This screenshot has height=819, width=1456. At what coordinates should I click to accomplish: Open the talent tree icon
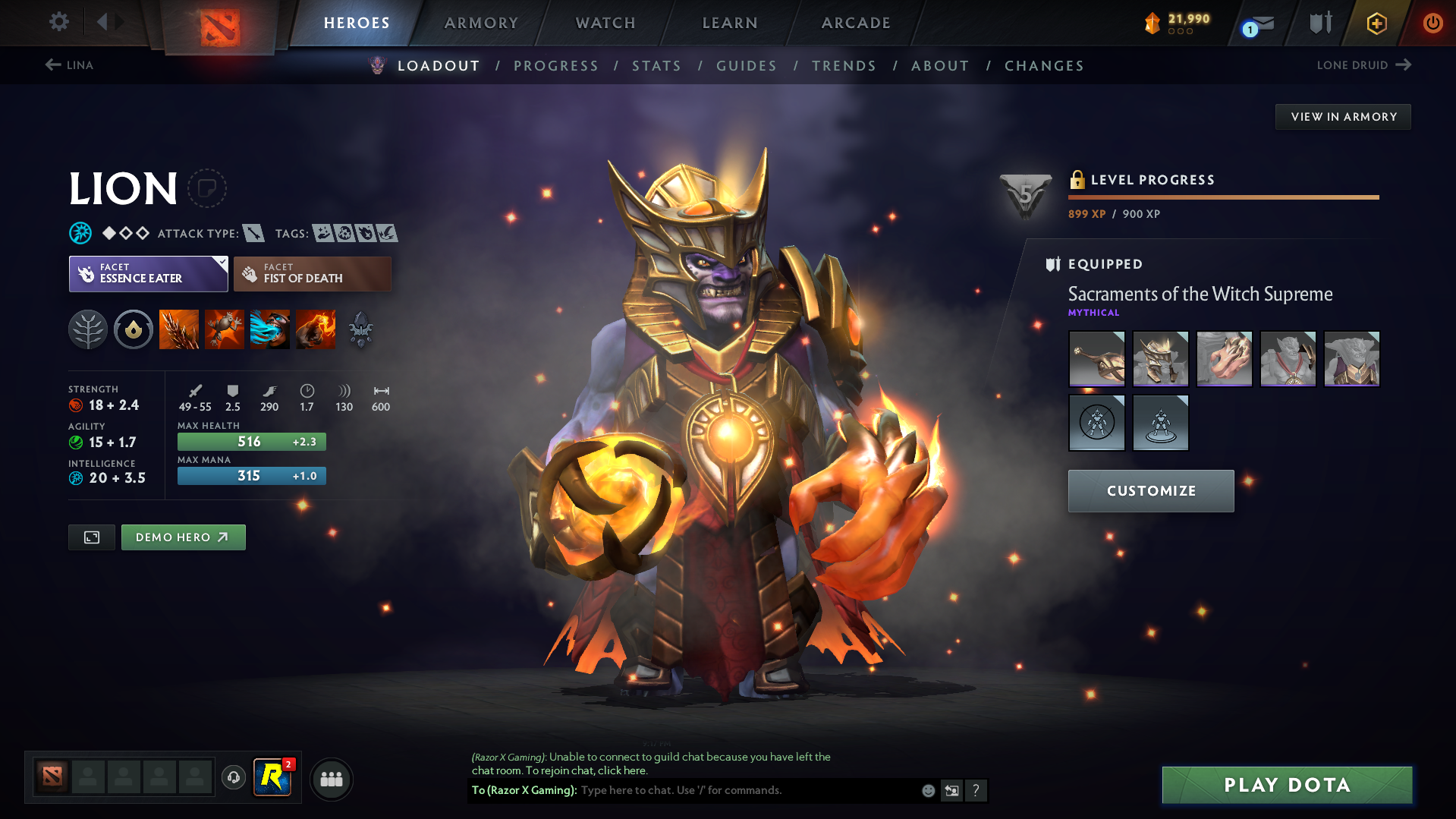pyautogui.click(x=88, y=329)
